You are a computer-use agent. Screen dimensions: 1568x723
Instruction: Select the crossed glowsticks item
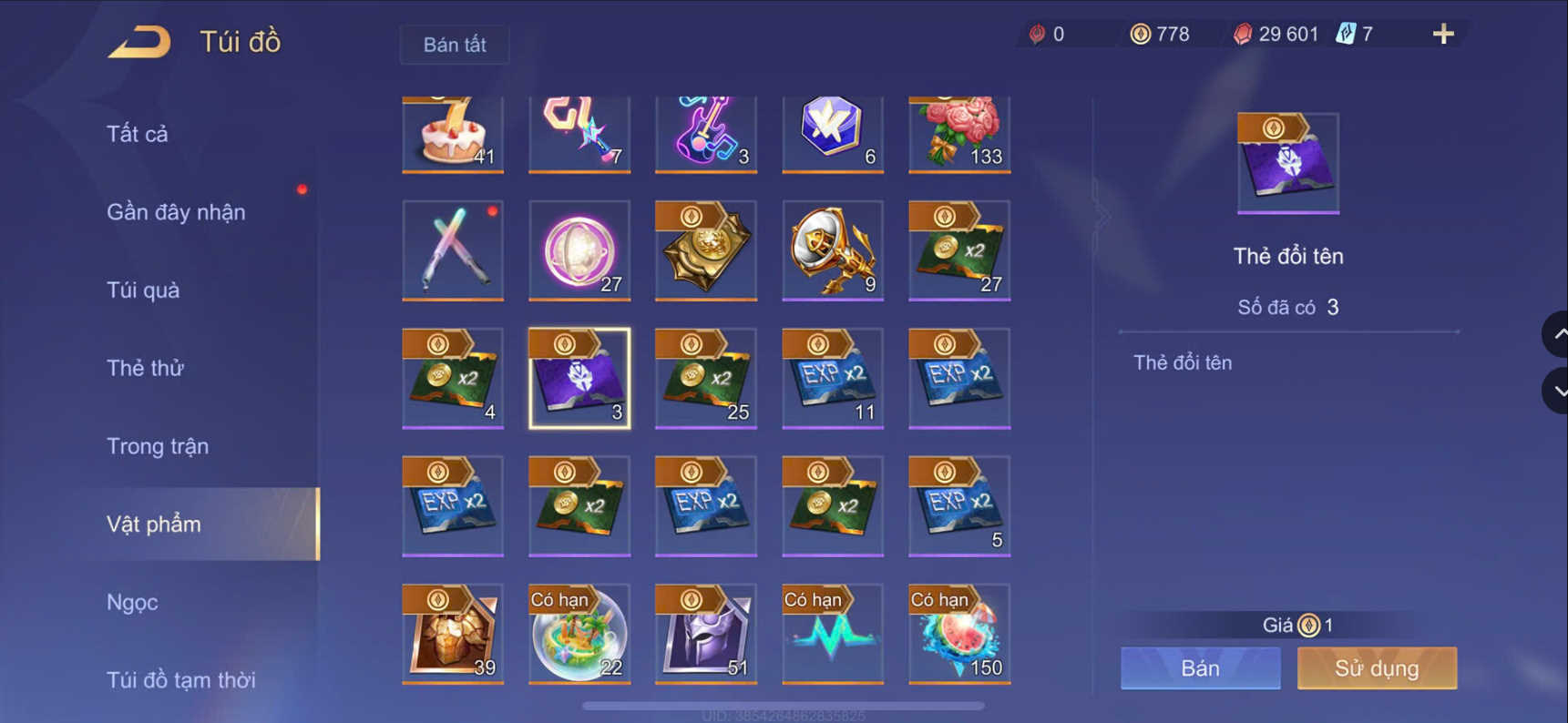453,250
